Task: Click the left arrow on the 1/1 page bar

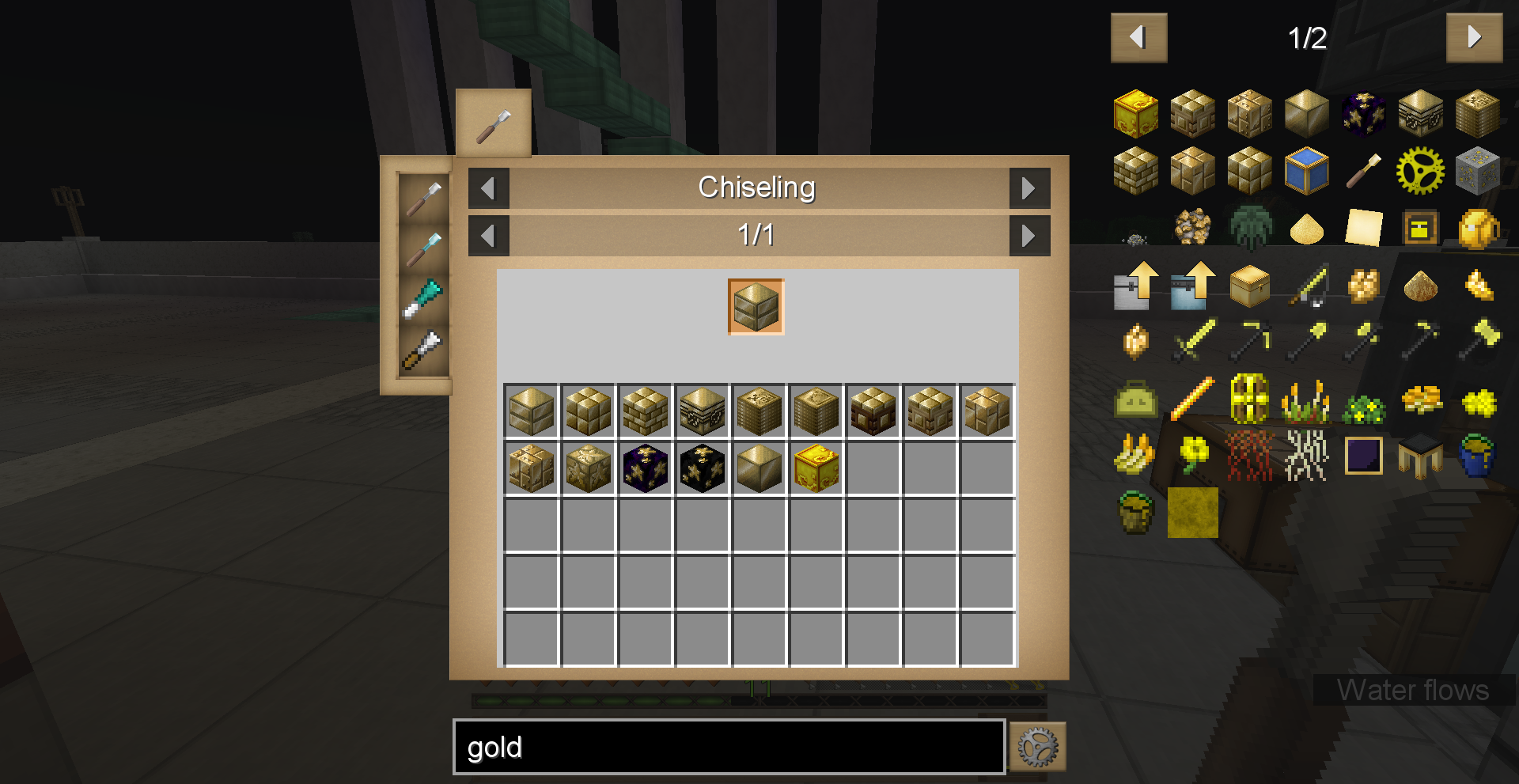Action: (488, 235)
